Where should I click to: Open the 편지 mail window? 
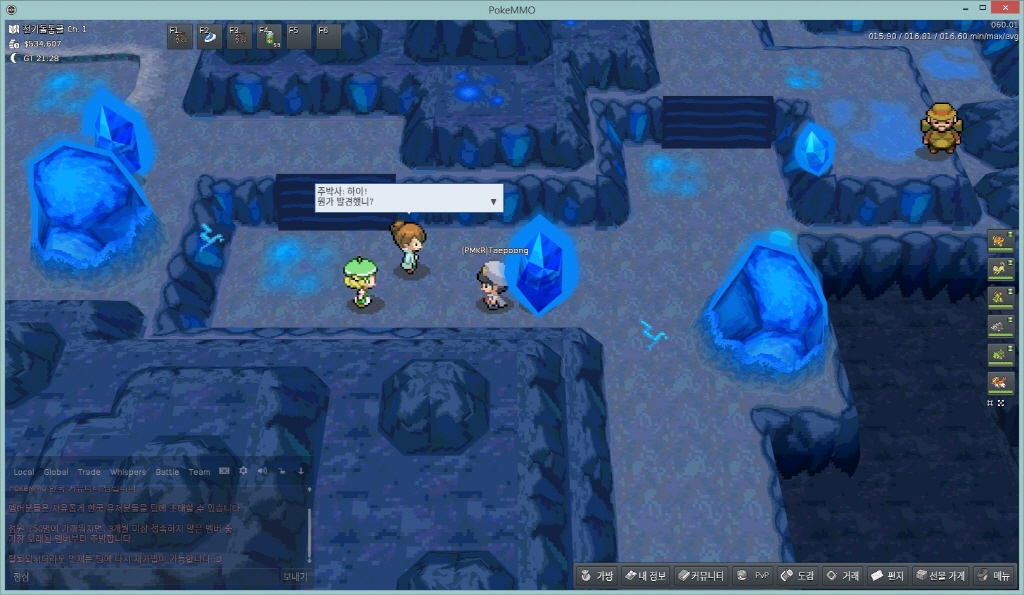coord(887,576)
